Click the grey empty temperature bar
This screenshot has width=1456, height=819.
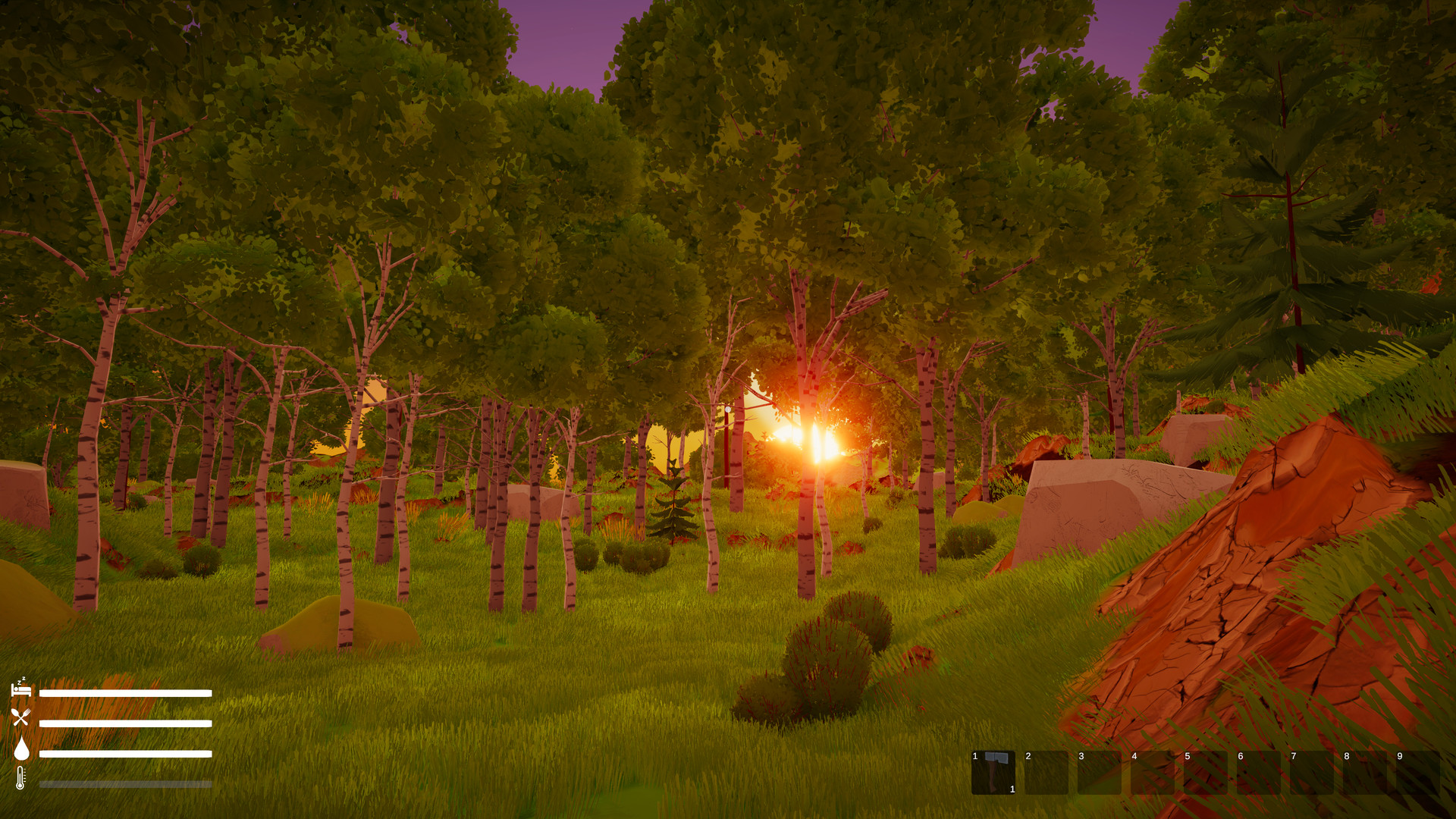[x=125, y=783]
